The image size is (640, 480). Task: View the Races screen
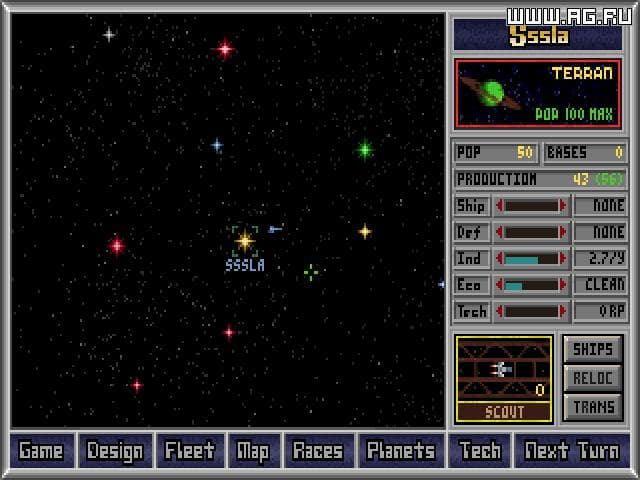[x=318, y=450]
